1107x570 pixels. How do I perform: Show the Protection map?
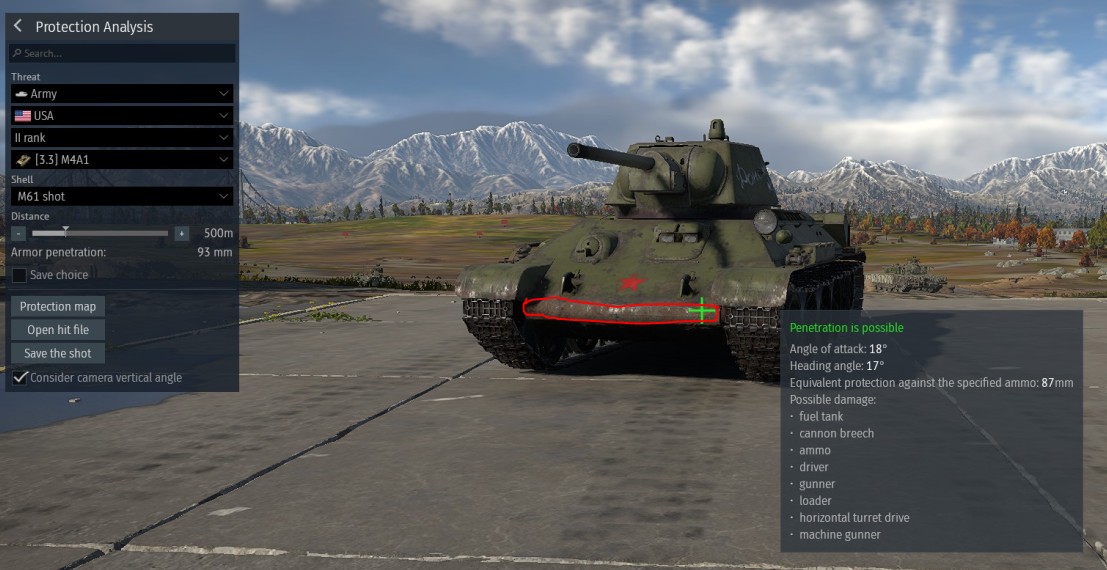[x=59, y=306]
